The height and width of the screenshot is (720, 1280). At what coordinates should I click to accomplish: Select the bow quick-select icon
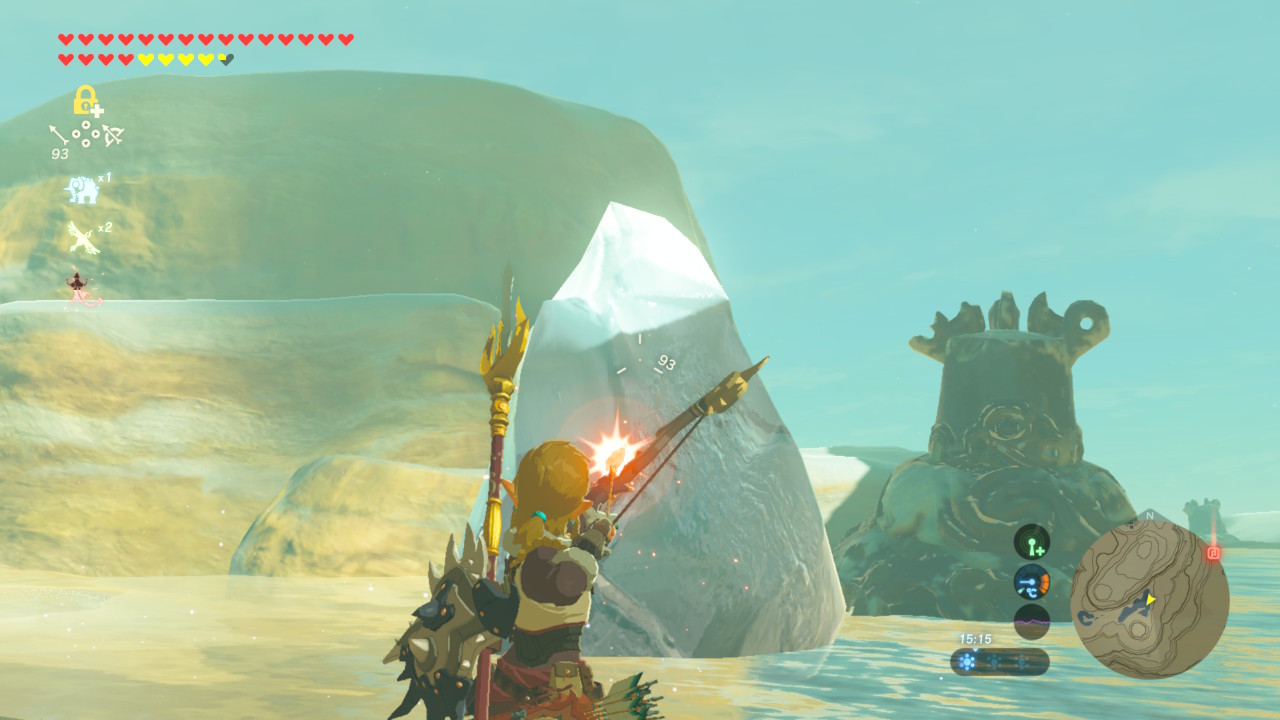[112, 134]
